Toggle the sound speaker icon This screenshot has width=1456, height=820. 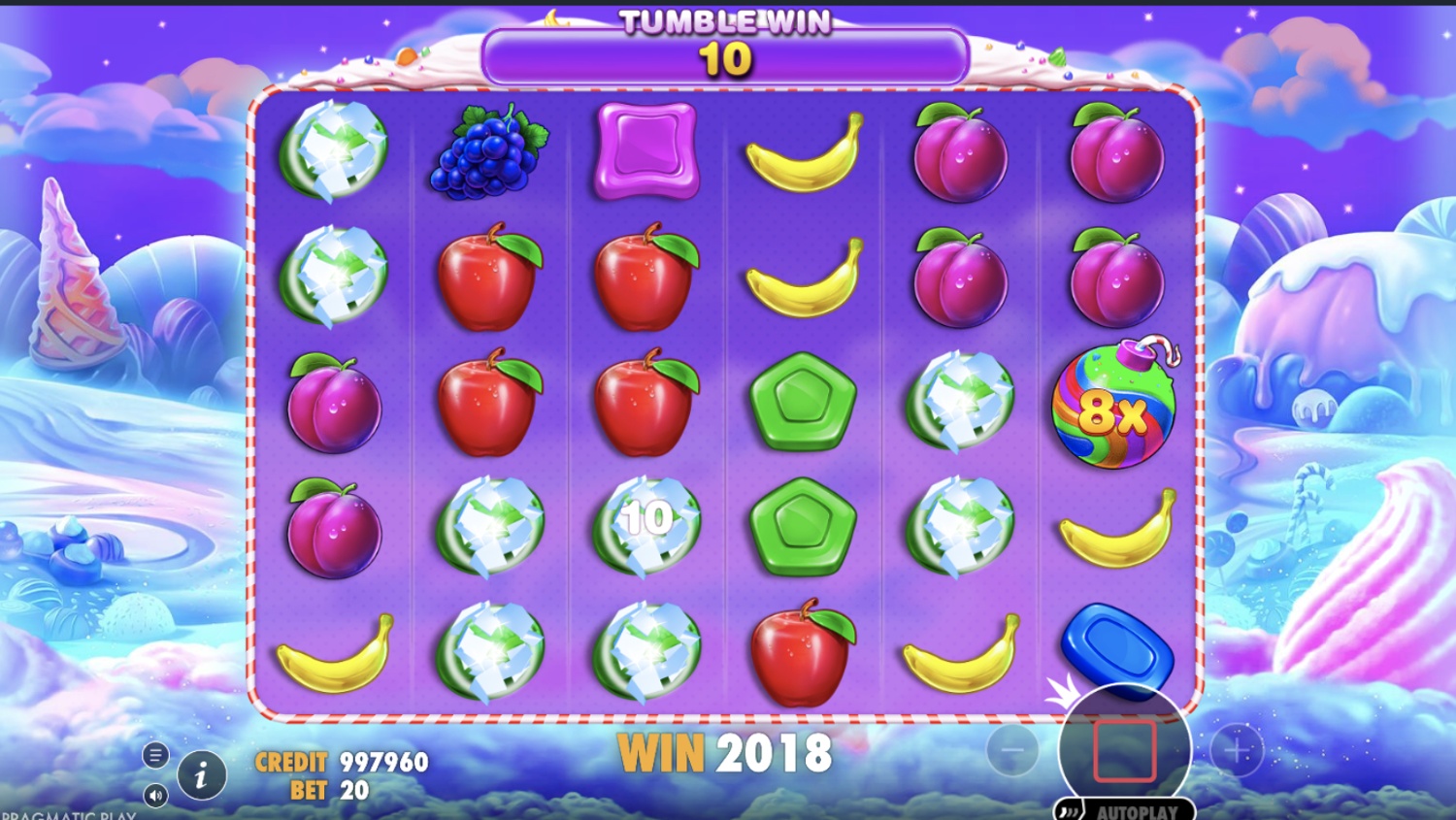coord(155,796)
